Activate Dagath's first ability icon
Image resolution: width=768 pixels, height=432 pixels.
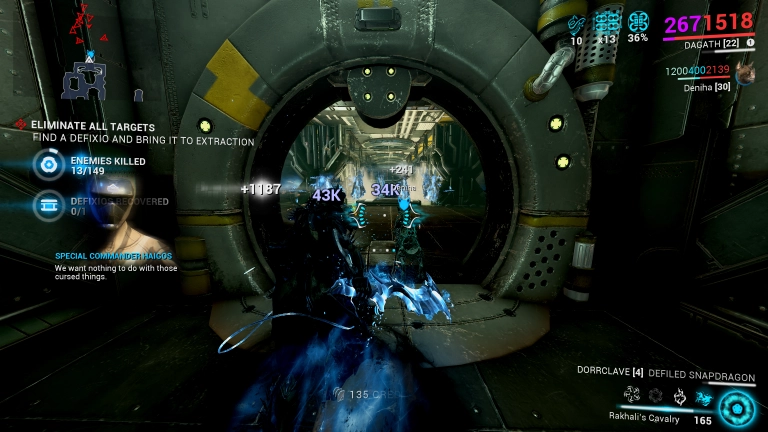tap(631, 396)
